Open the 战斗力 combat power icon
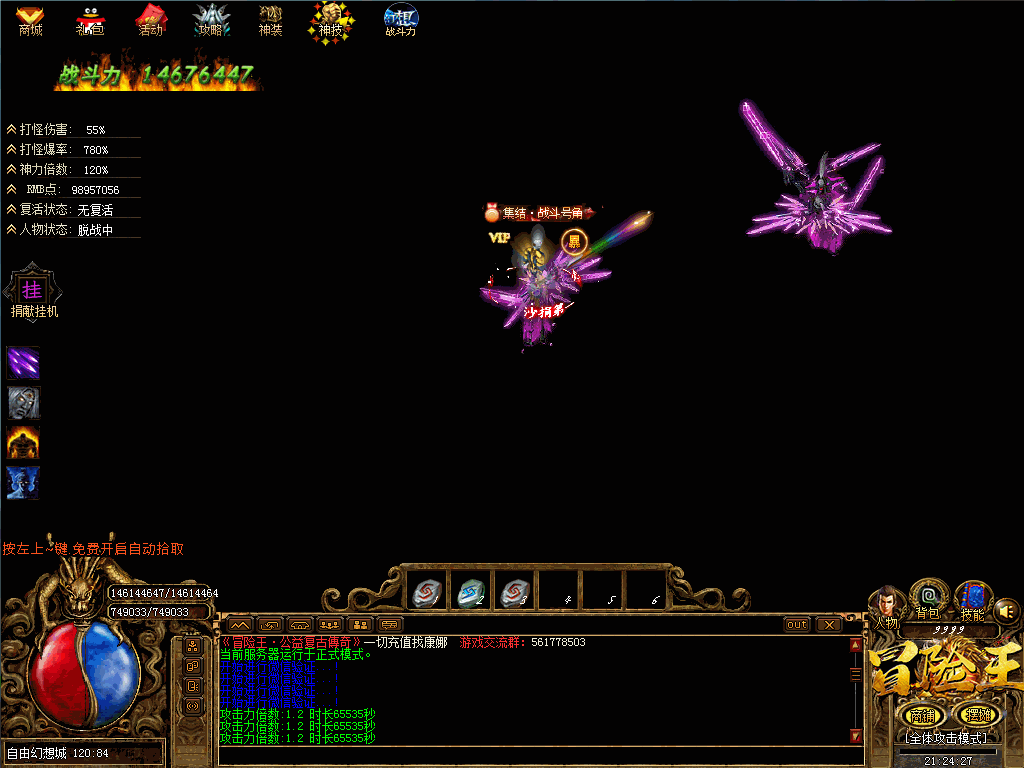The height and width of the screenshot is (768, 1024). (x=400, y=19)
